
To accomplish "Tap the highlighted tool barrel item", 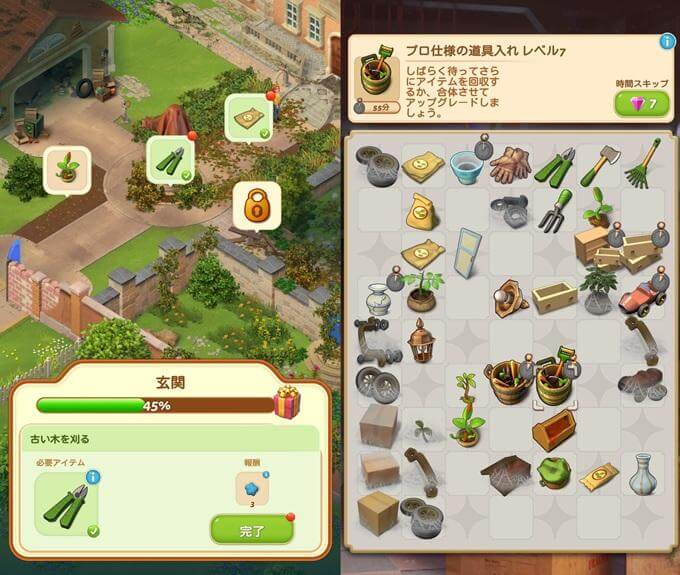I will (553, 381).
